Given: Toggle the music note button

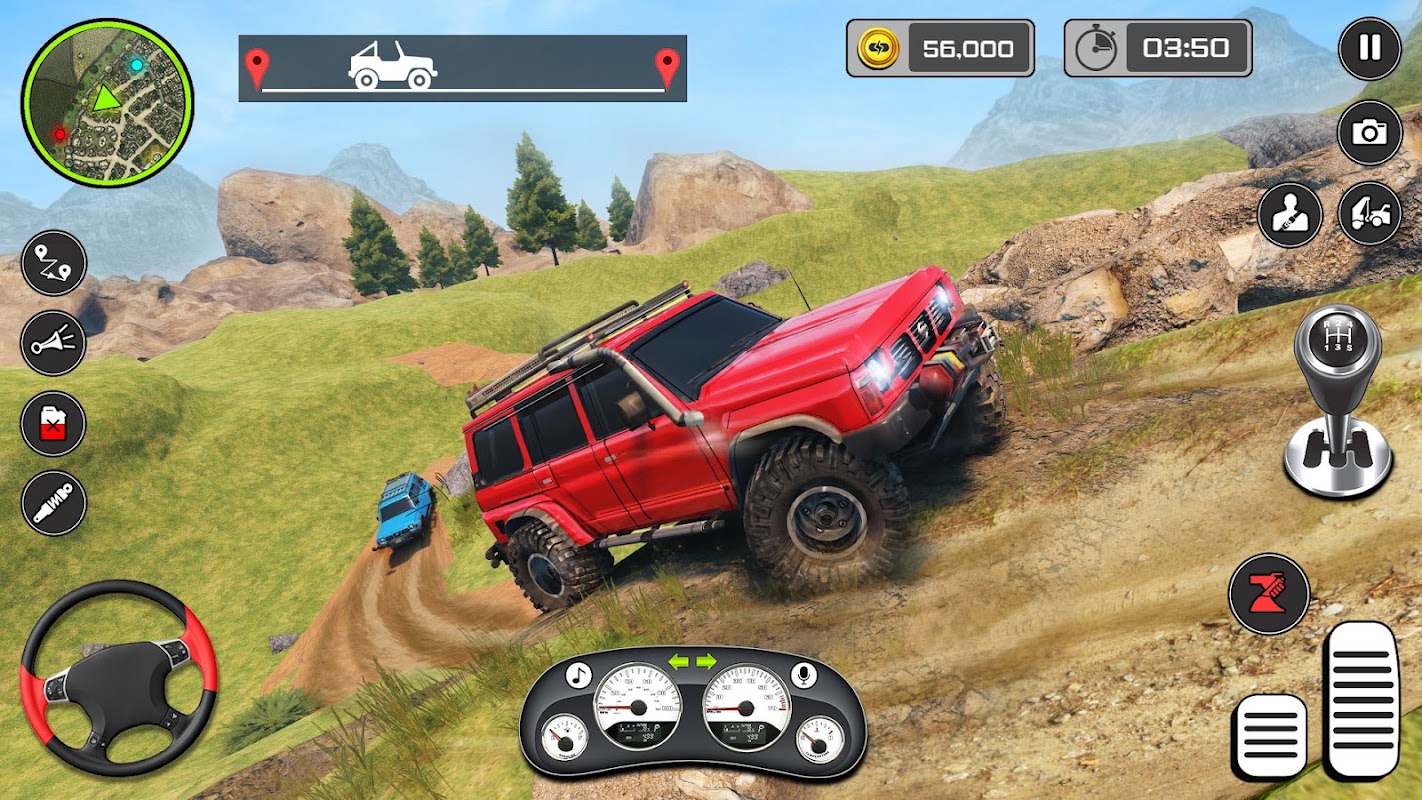Looking at the screenshot, I should click(x=578, y=675).
